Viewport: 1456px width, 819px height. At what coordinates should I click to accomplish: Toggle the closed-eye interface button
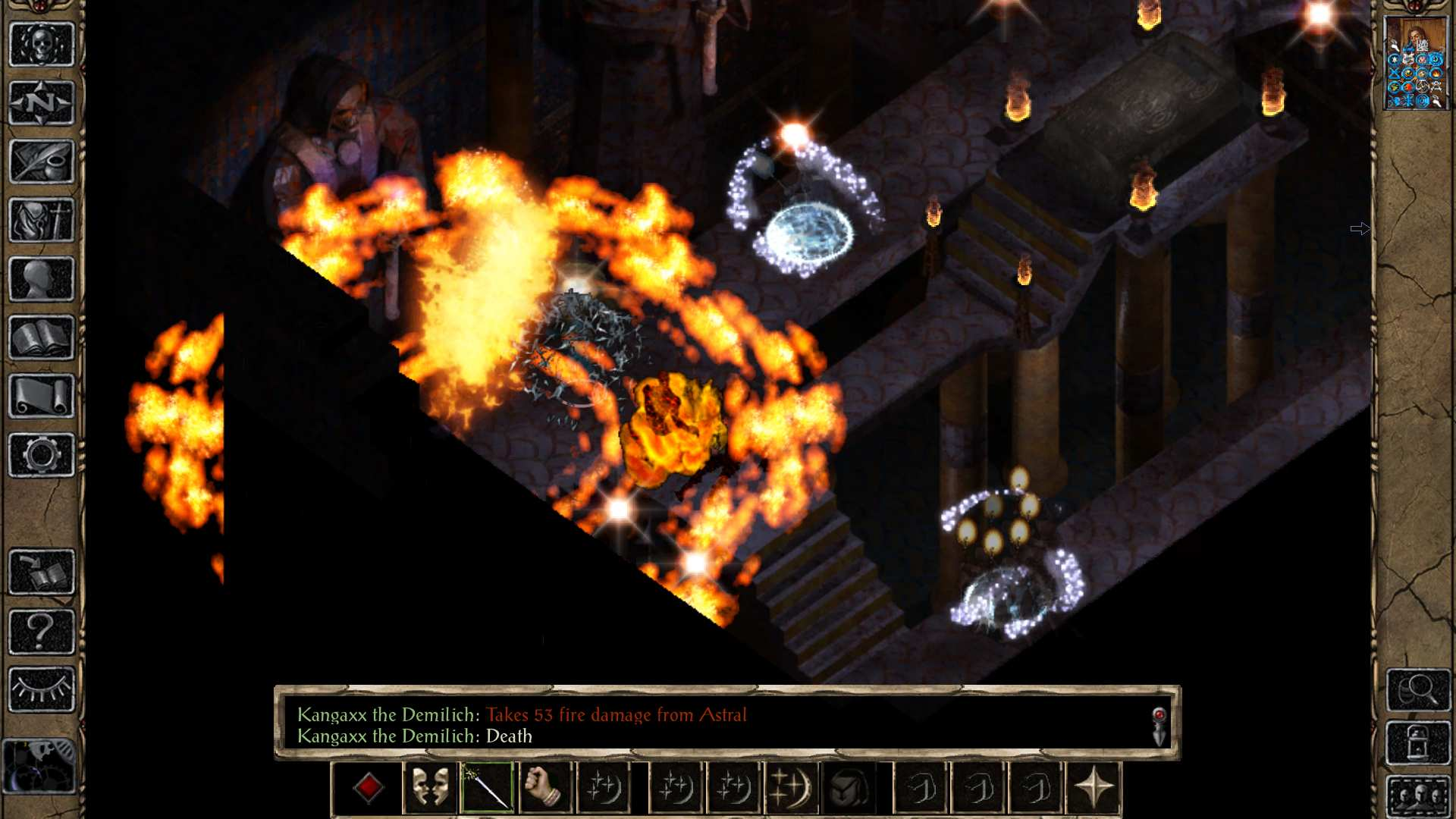(x=42, y=689)
